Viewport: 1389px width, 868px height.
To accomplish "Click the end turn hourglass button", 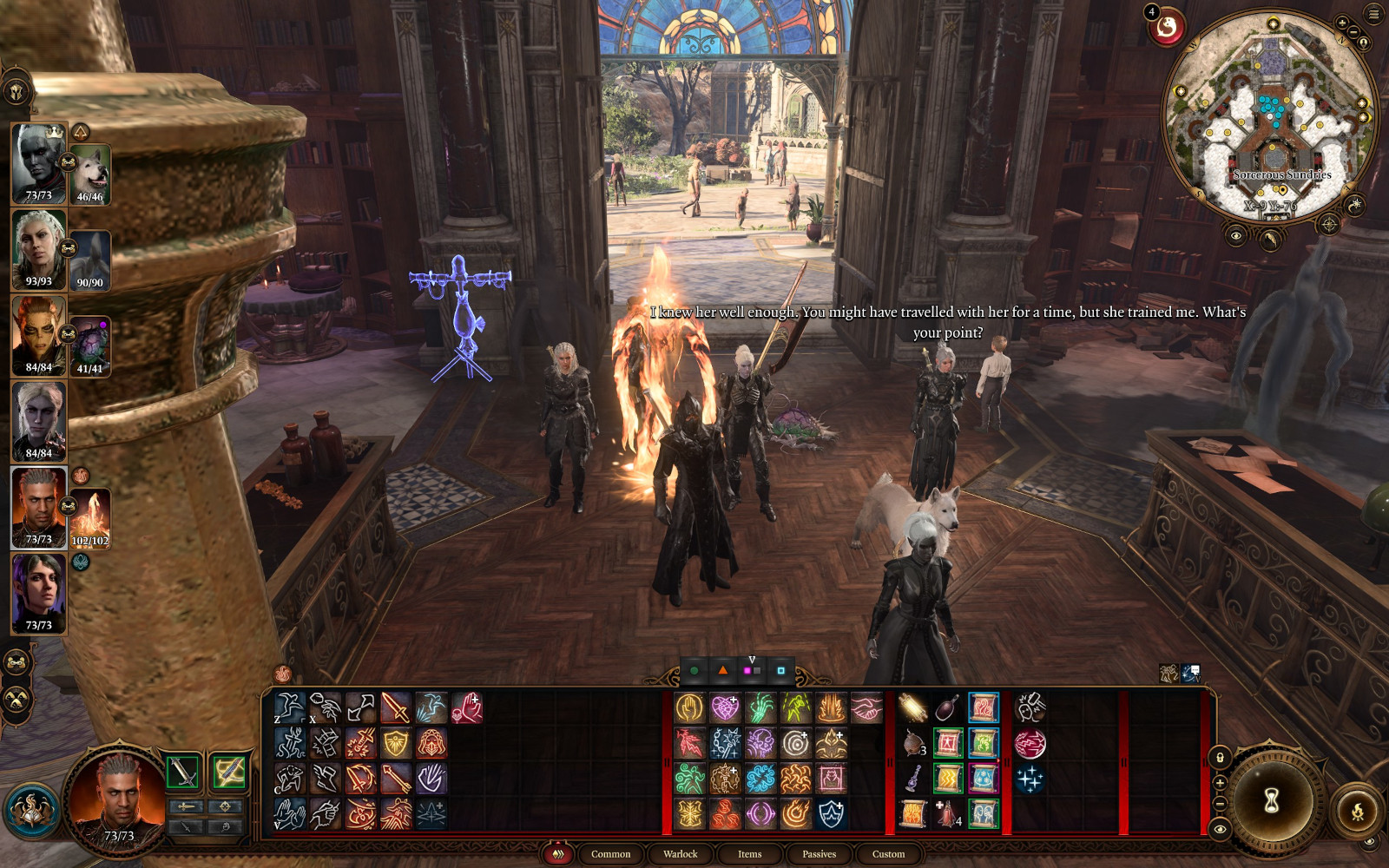I will (x=1272, y=801).
